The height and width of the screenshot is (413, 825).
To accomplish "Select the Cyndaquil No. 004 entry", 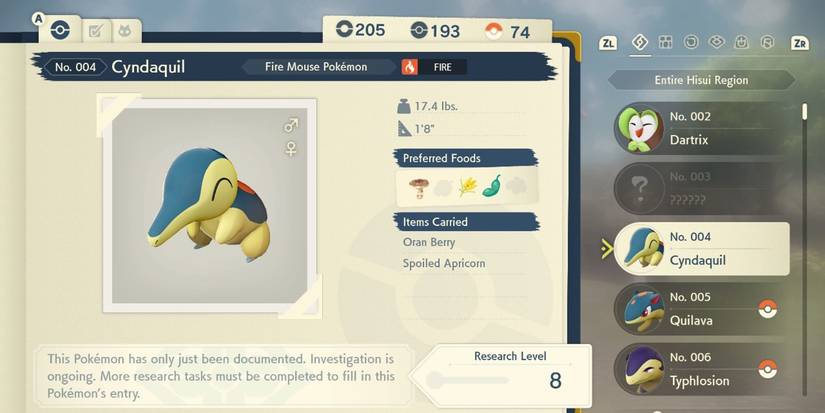I will point(700,249).
